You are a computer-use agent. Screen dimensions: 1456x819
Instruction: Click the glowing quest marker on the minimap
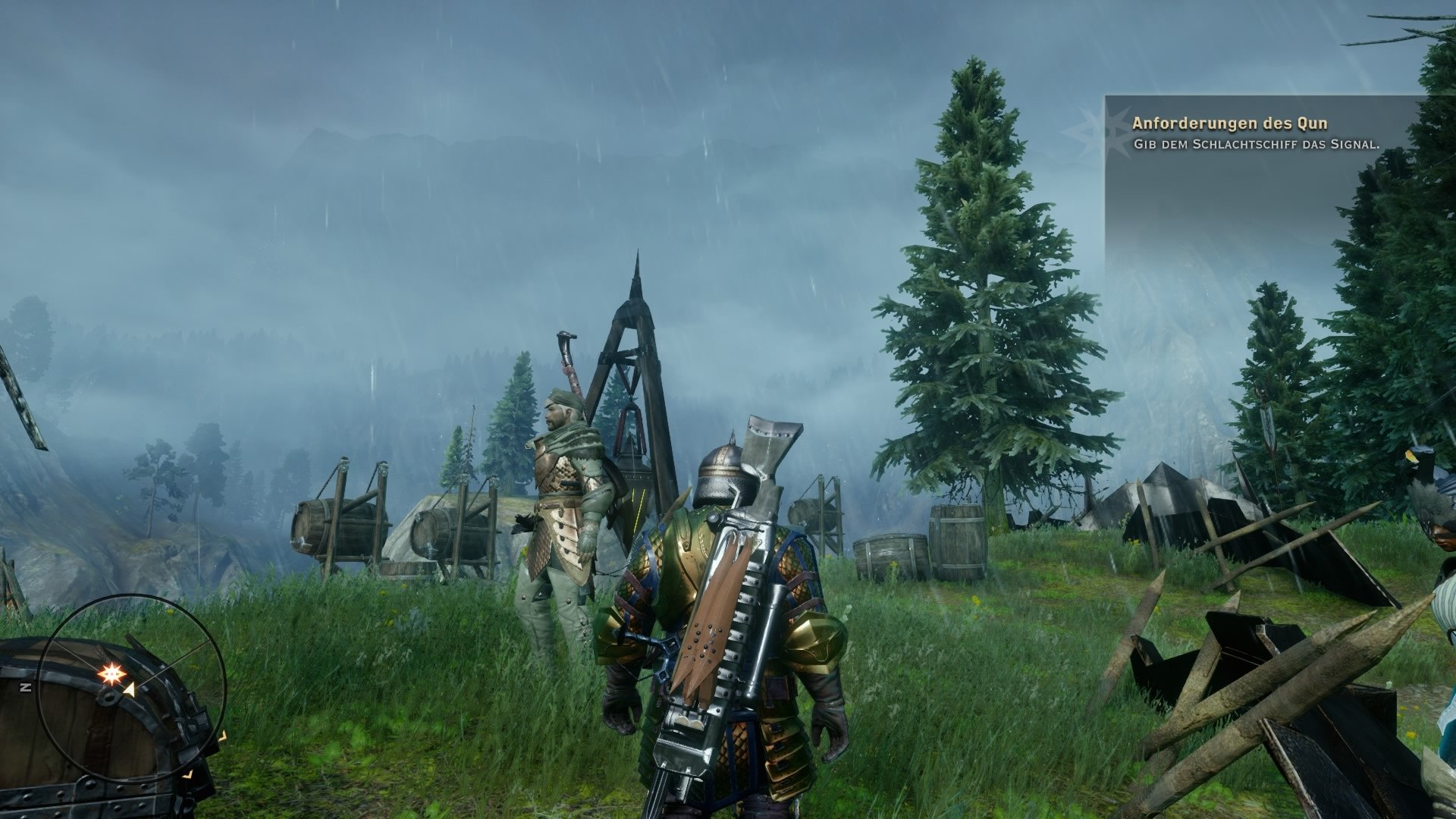(111, 673)
